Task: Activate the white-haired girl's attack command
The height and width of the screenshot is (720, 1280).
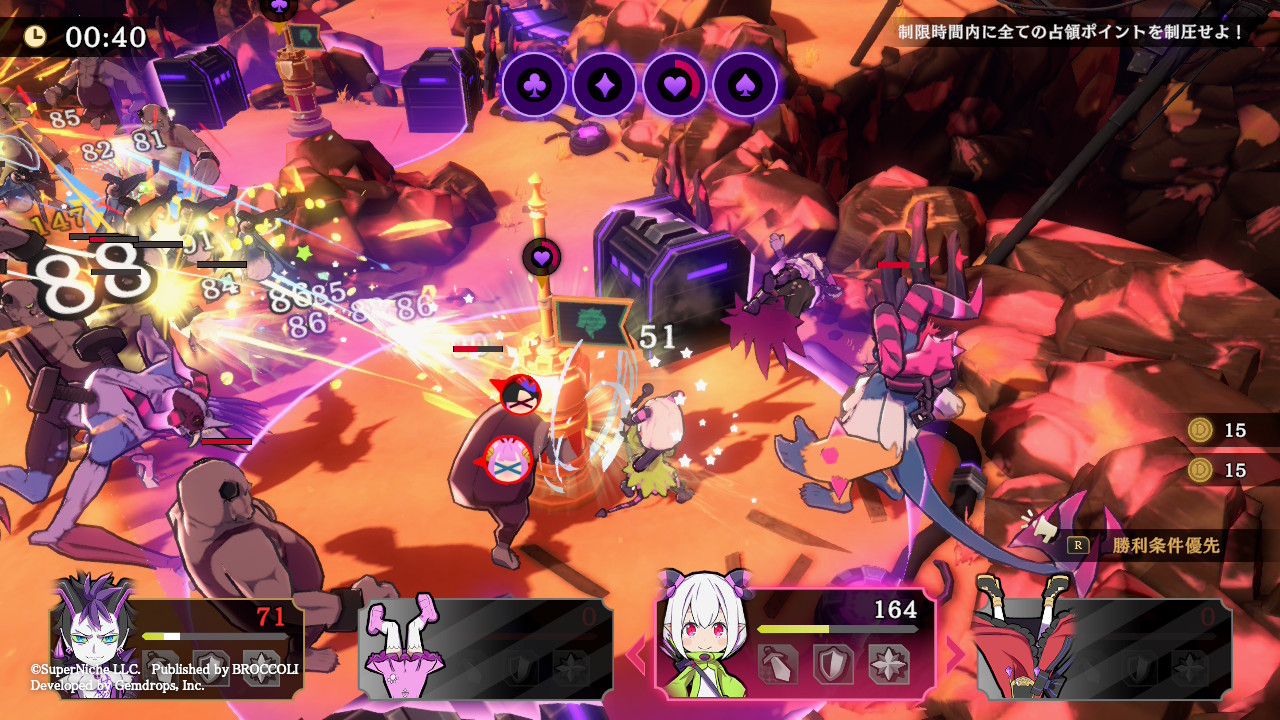Action: tap(778, 663)
